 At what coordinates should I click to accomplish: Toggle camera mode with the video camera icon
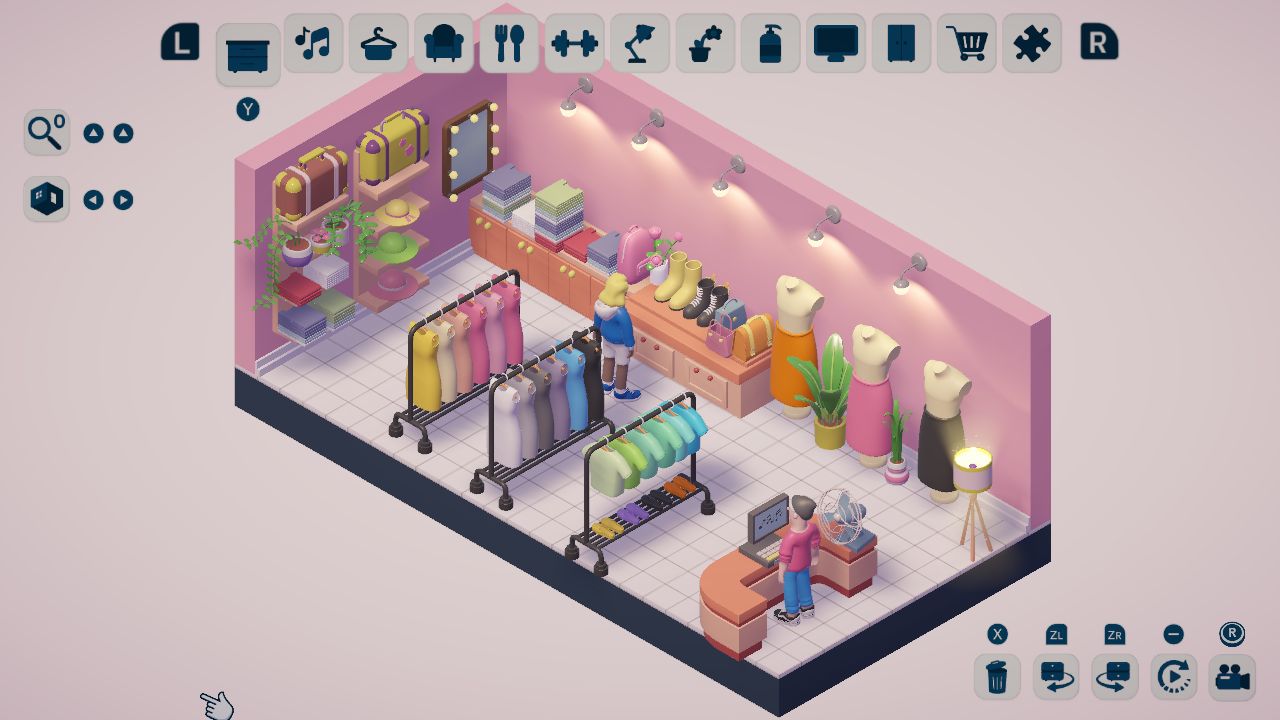(1233, 677)
